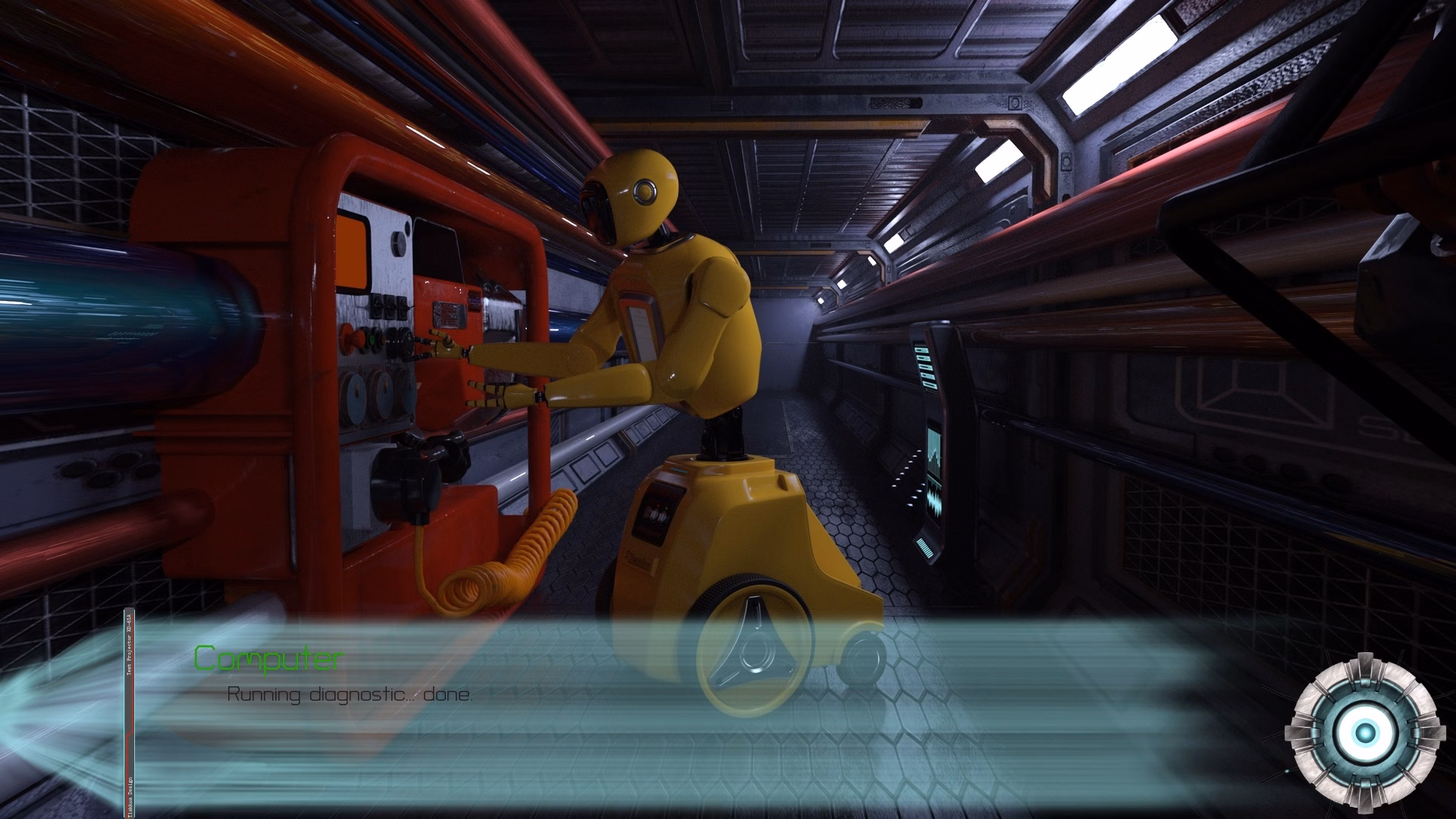Click the metal warning plate on the red machine
The image size is (1456, 819).
click(447, 315)
